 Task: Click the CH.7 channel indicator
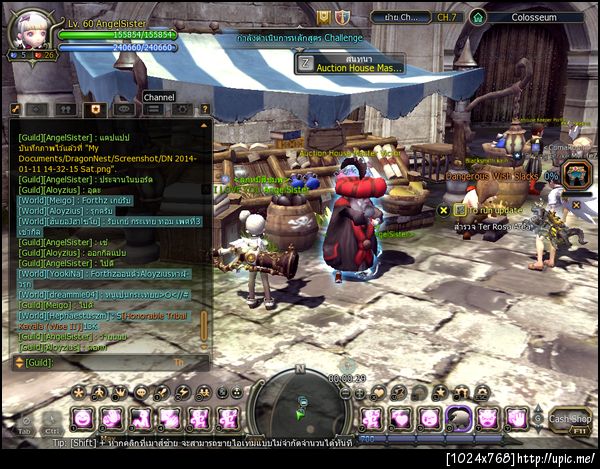[x=444, y=17]
